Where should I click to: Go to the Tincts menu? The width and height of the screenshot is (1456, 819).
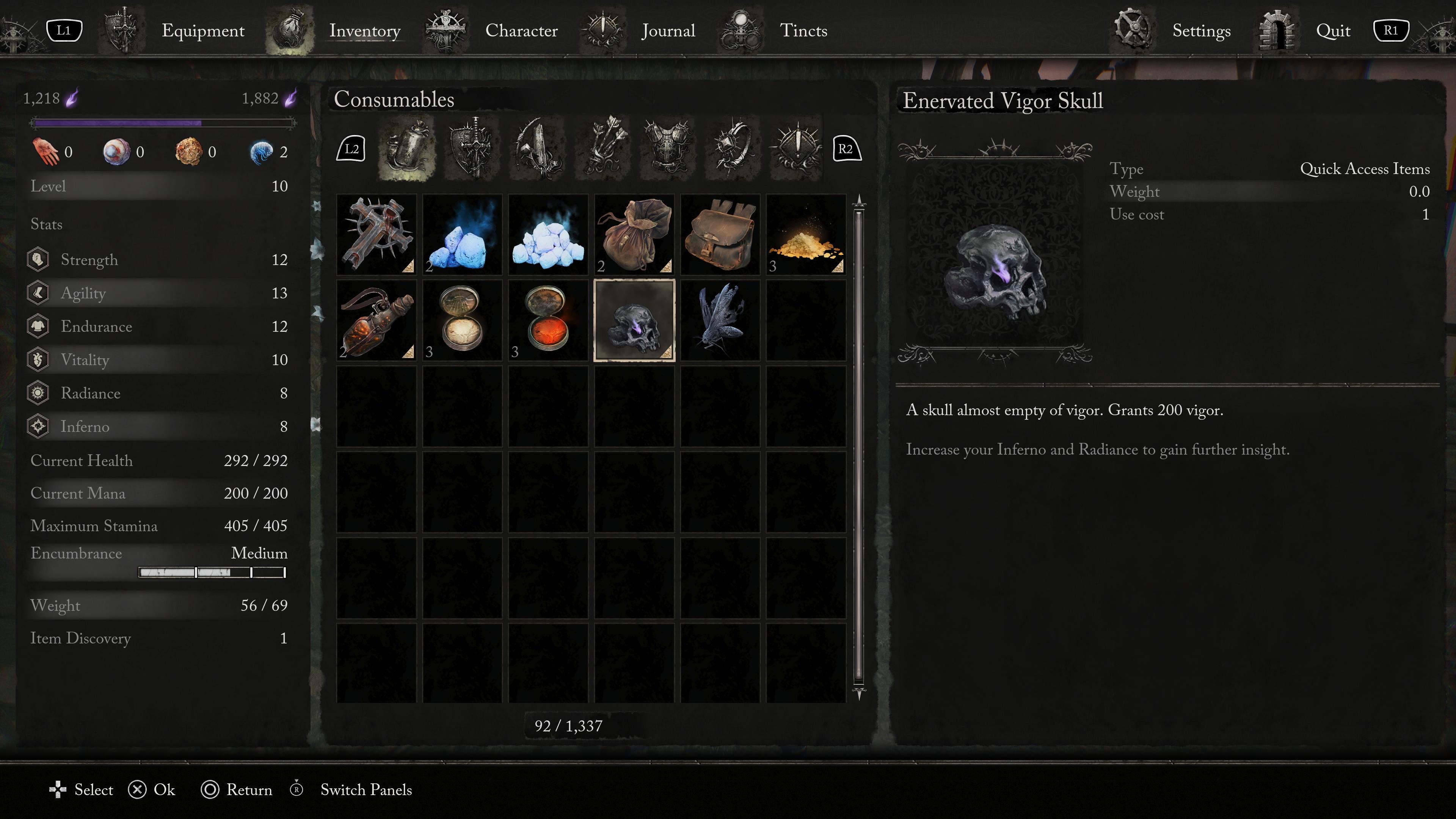803,30
